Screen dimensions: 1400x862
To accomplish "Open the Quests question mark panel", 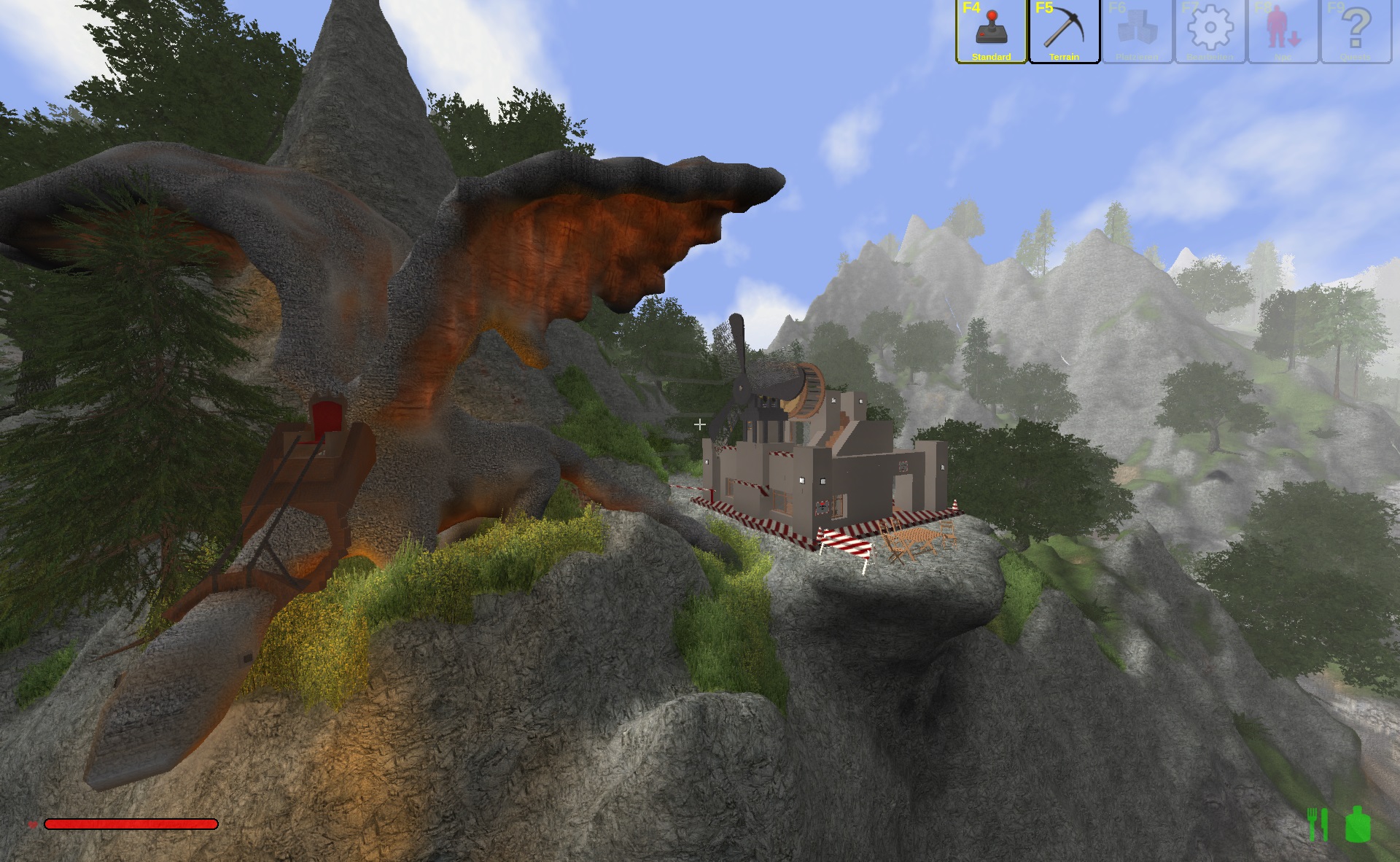I will click(1356, 31).
